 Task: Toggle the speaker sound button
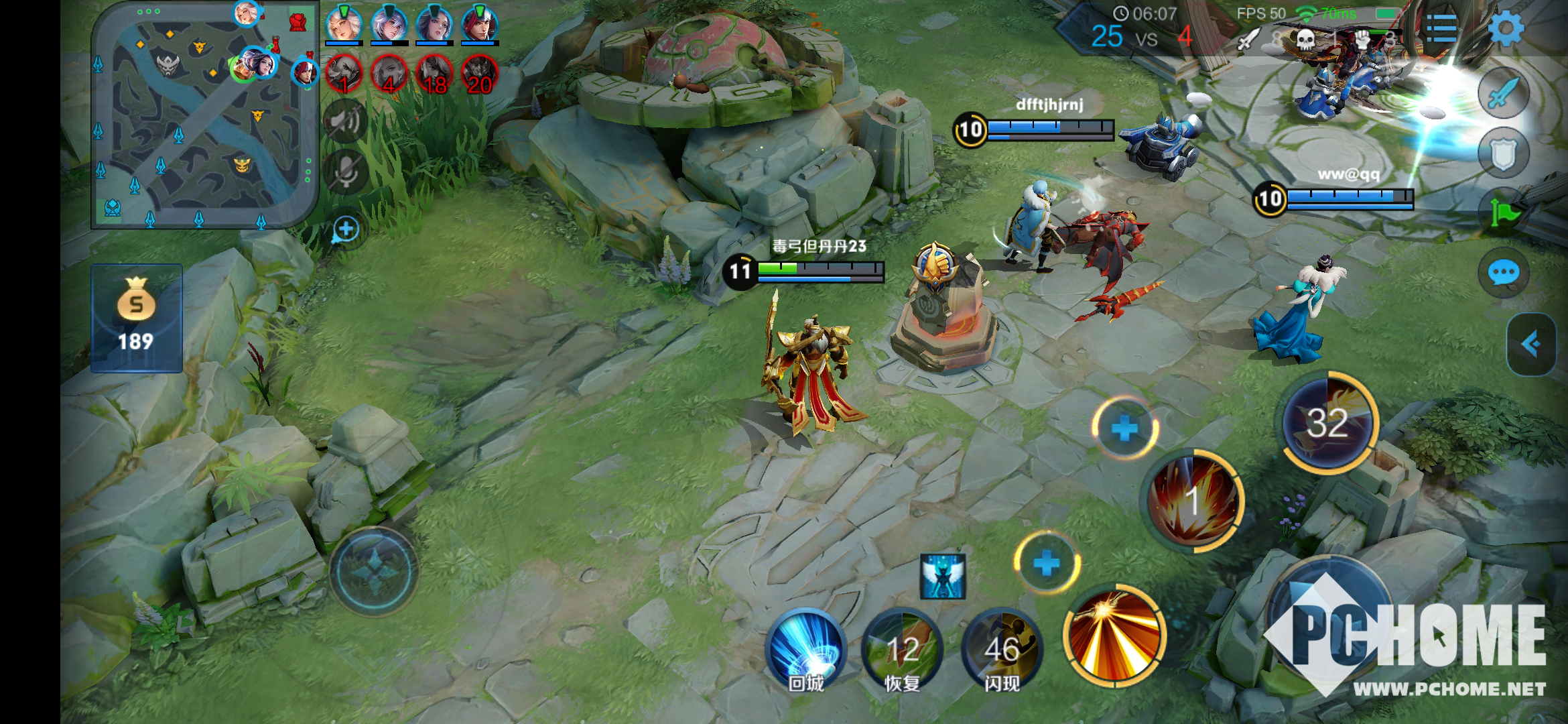pos(346,122)
